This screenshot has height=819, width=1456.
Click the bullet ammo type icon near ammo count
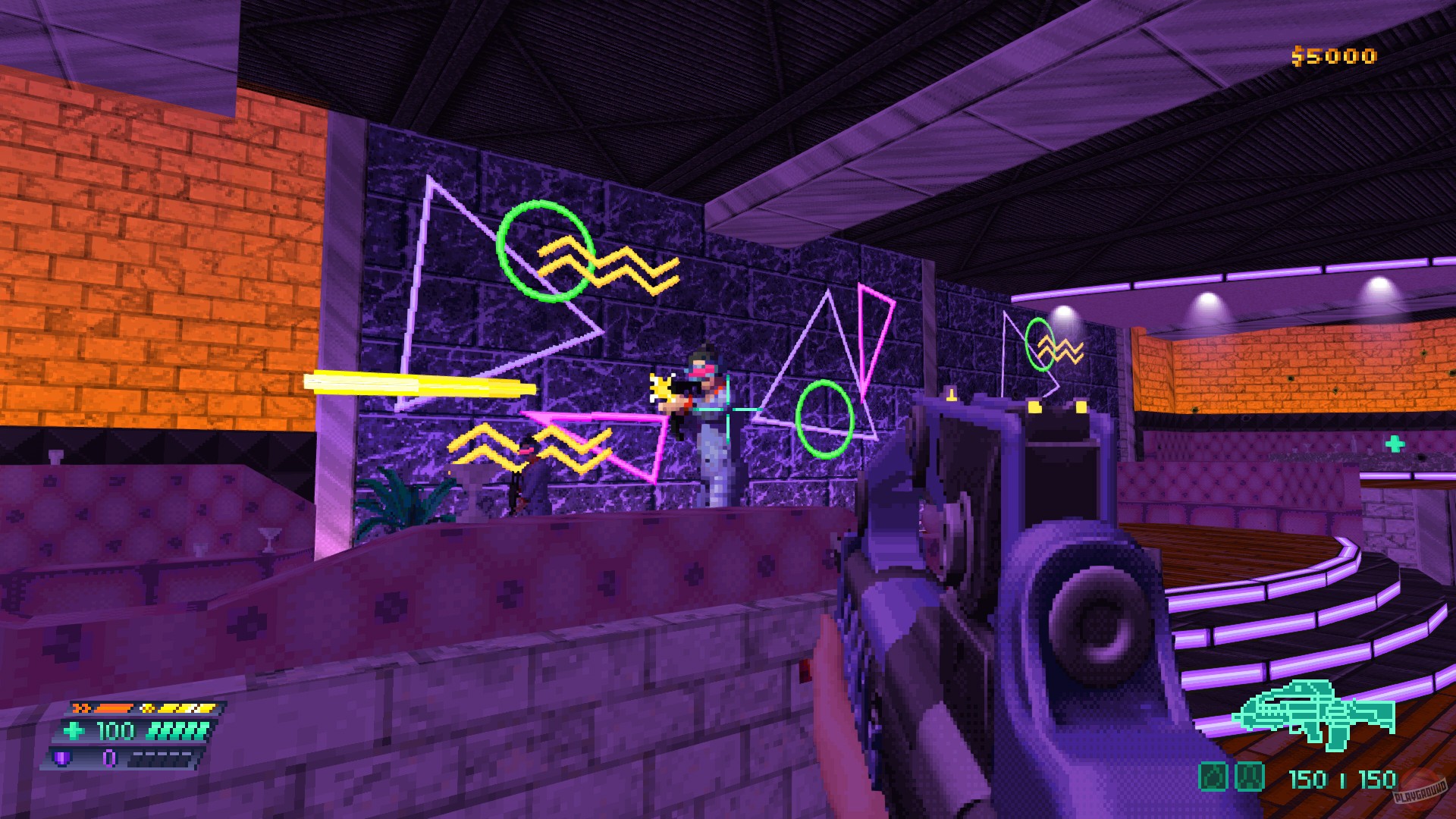coord(1212,776)
